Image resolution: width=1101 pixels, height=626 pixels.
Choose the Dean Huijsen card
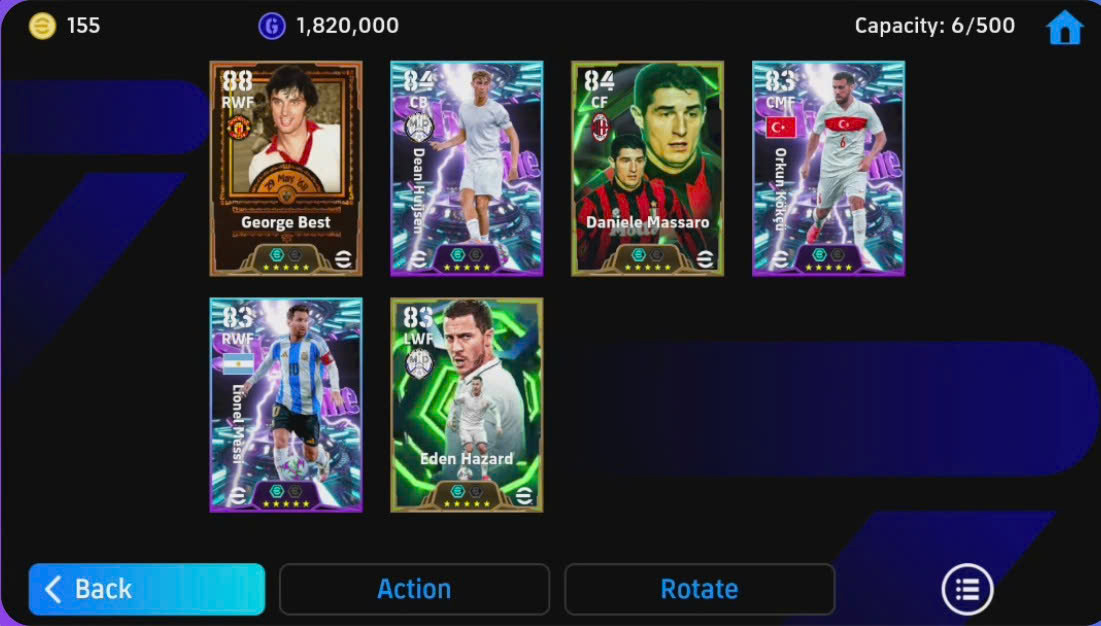tap(467, 168)
